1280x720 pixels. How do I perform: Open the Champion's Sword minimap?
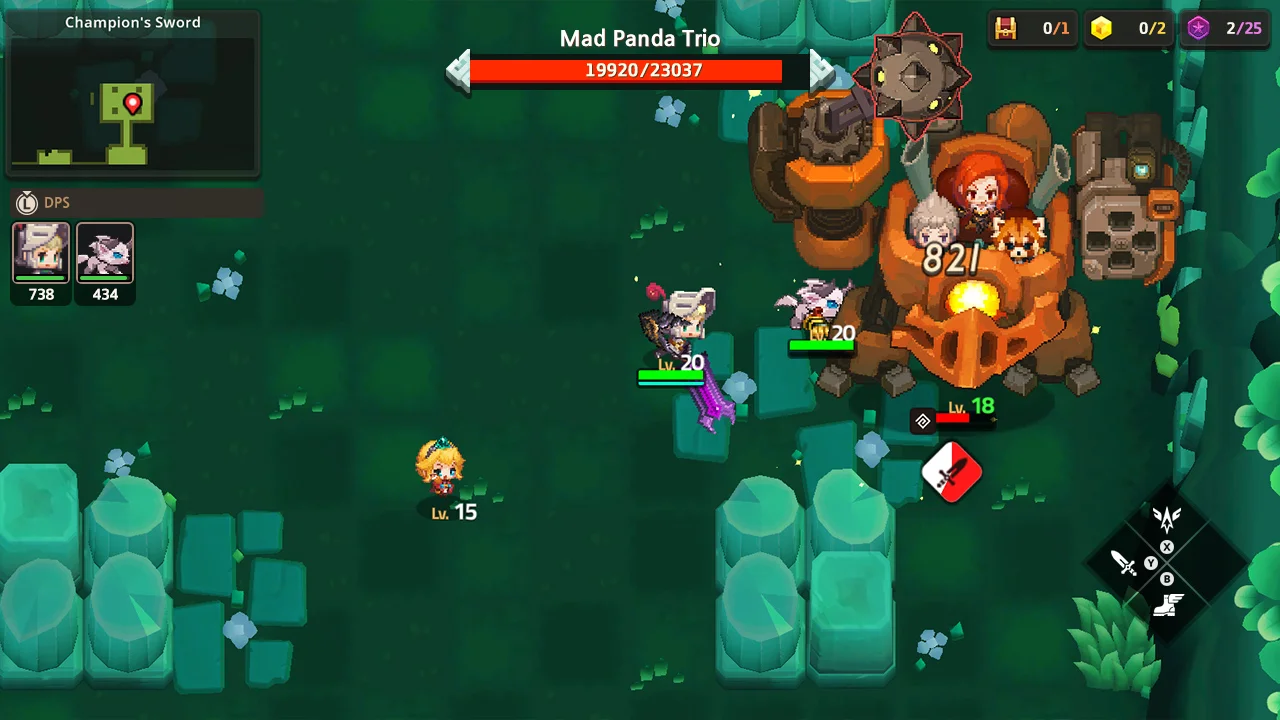coord(133,105)
